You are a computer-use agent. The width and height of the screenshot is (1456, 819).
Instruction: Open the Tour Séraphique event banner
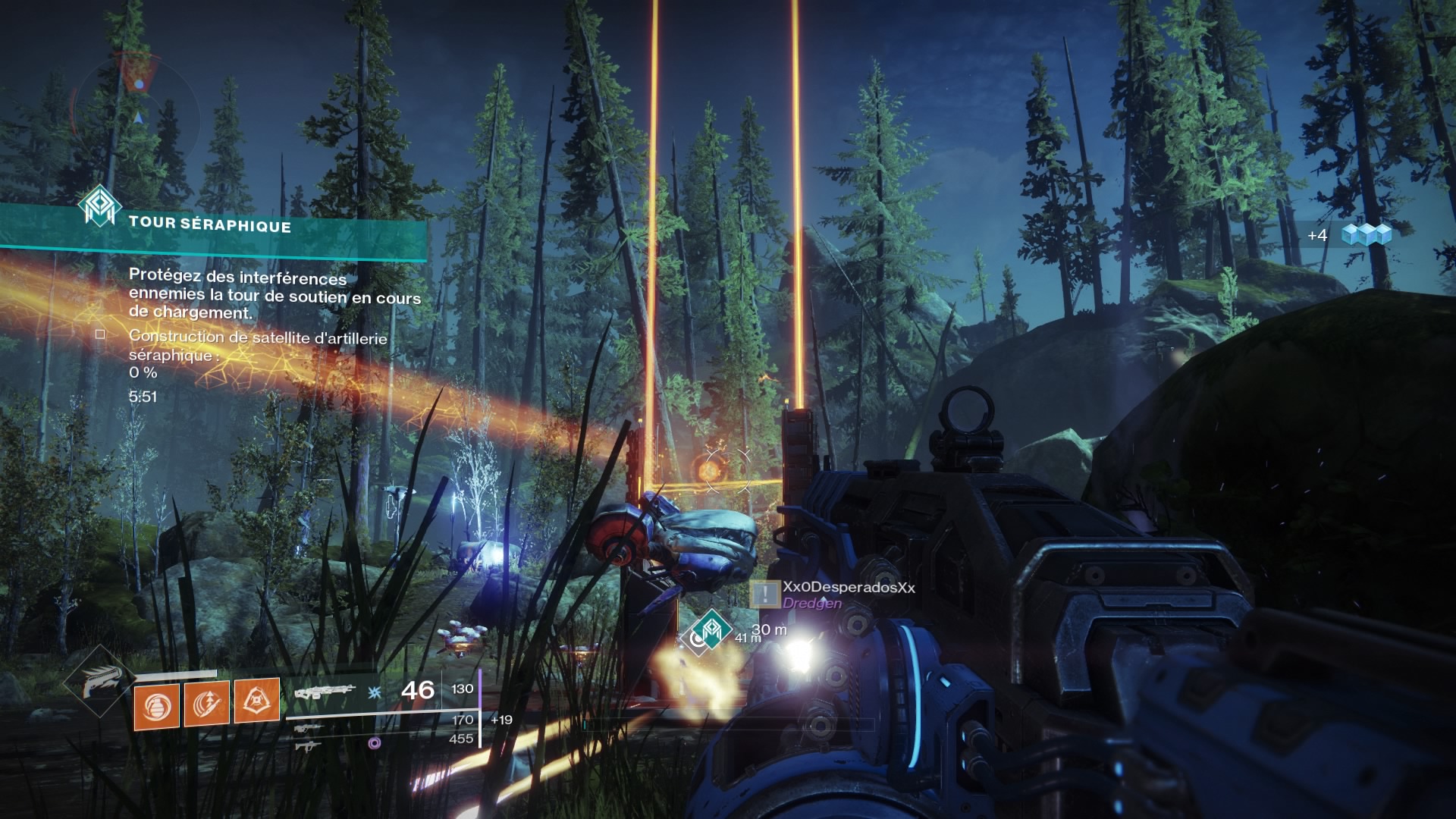pos(209,224)
